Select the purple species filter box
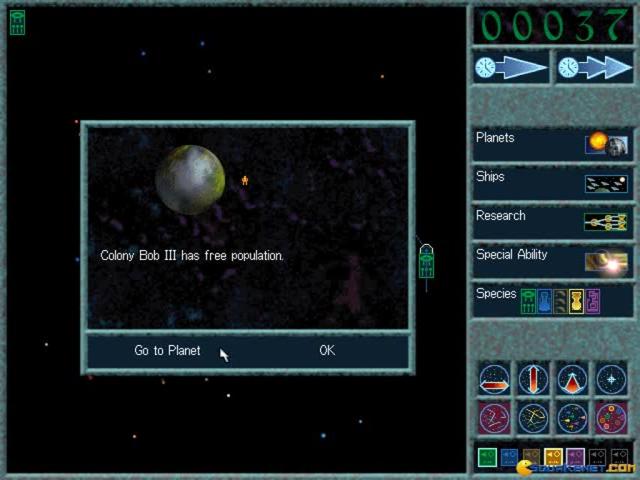The width and height of the screenshot is (640, 480). pos(575,457)
